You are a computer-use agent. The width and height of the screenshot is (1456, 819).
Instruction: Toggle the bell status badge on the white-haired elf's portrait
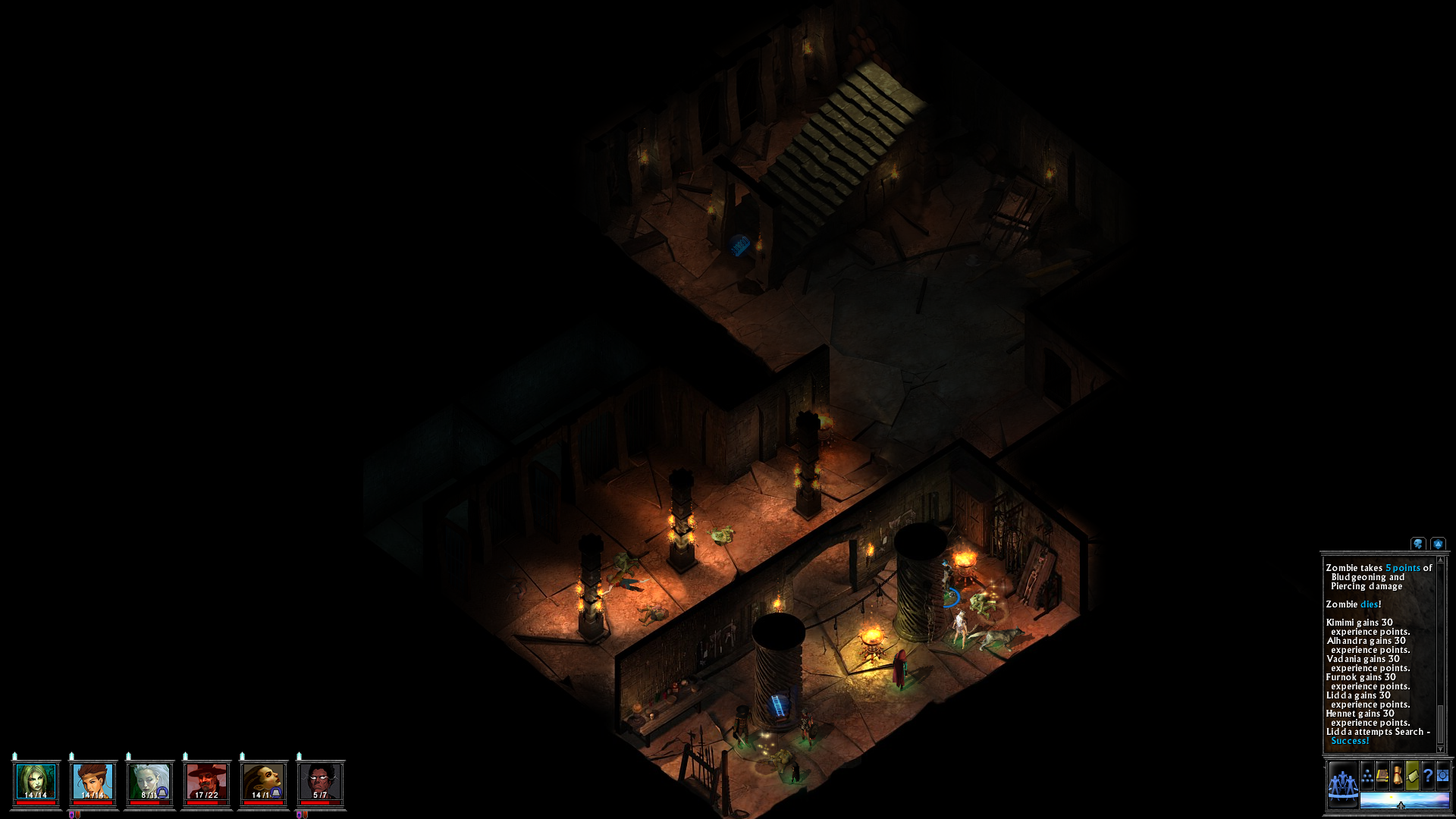pyautogui.click(x=162, y=793)
